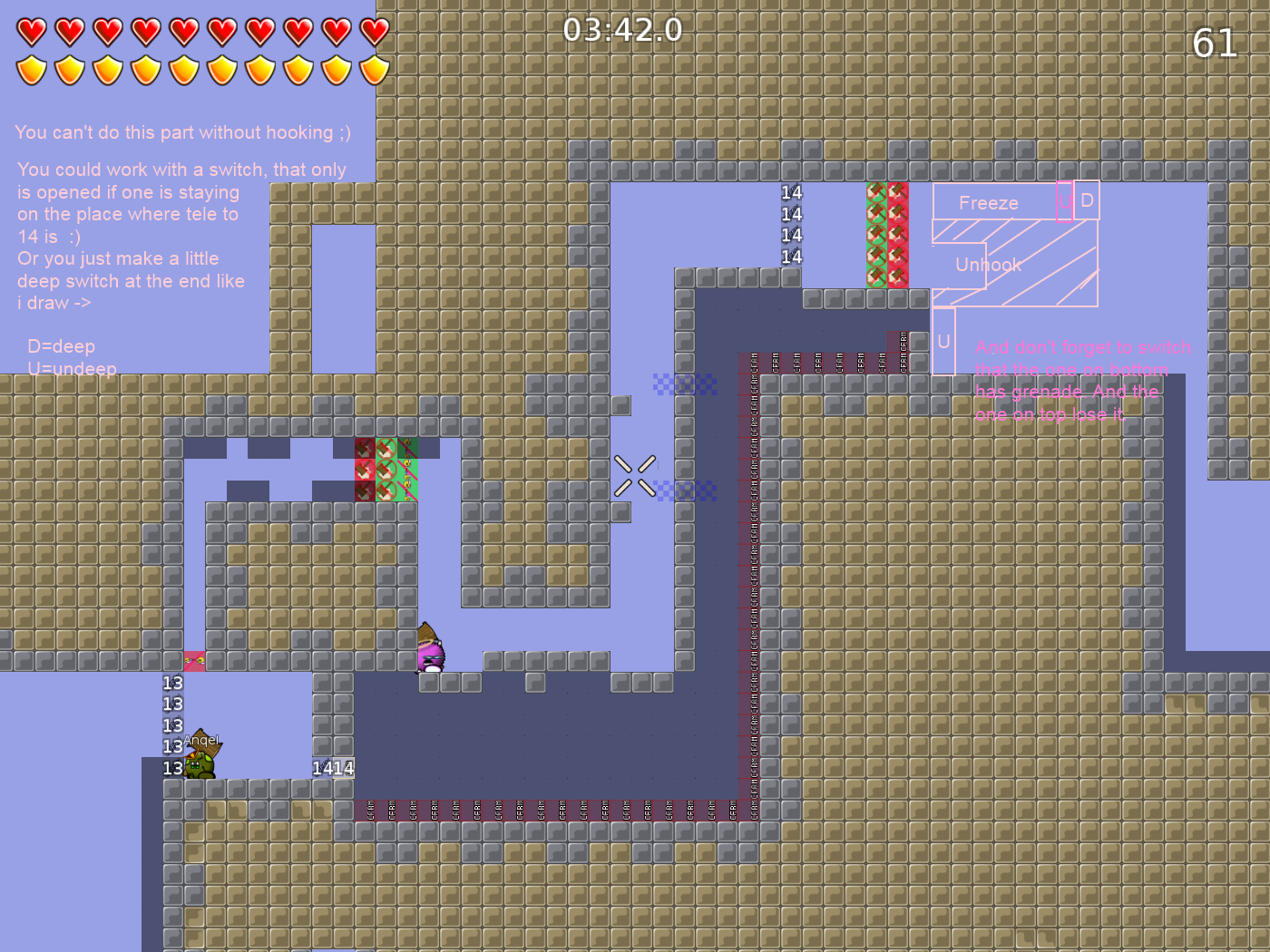Click the 1414 teleport label near Angel

click(331, 767)
